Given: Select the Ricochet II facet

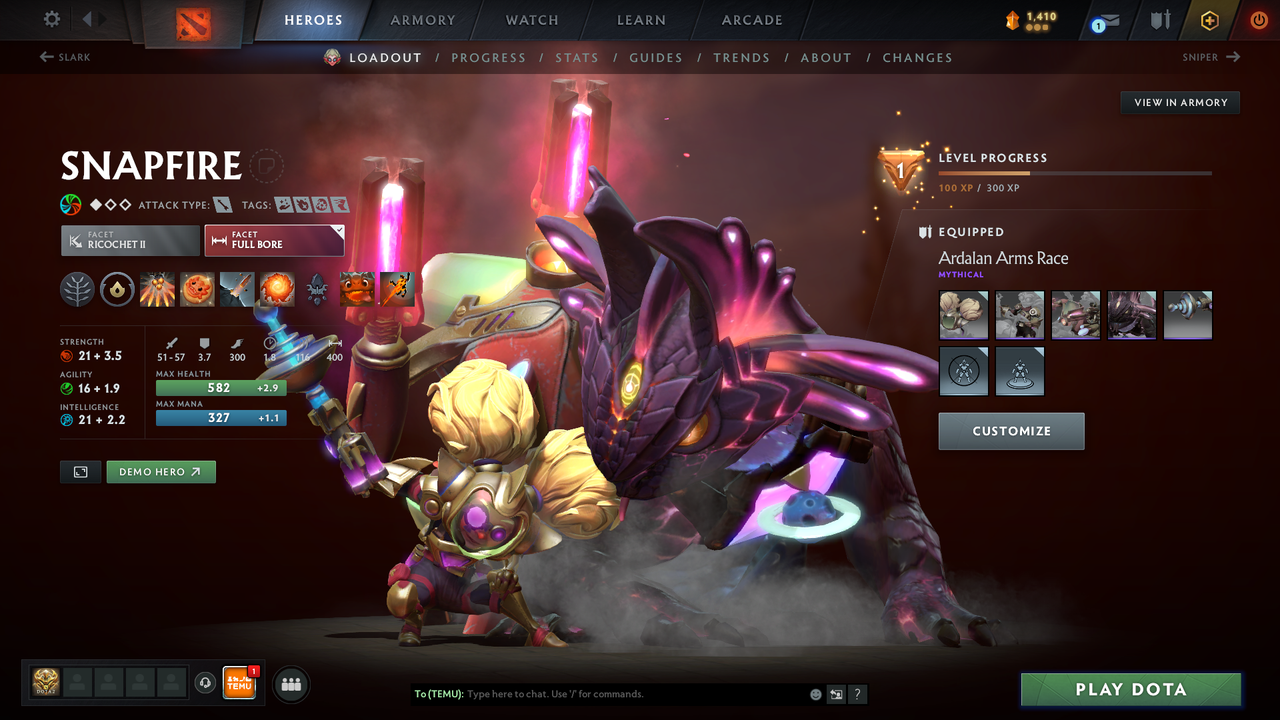Looking at the screenshot, I should click(130, 240).
